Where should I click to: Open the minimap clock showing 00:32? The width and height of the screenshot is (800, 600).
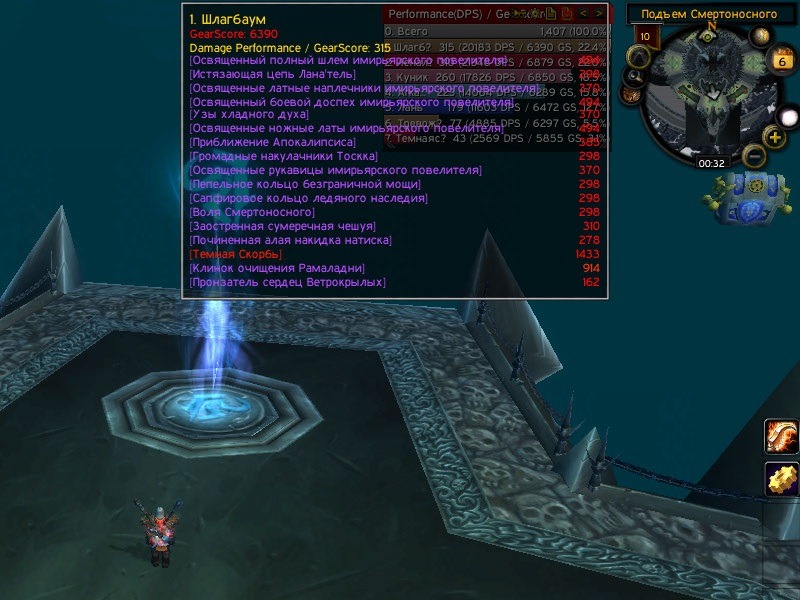[x=711, y=162]
